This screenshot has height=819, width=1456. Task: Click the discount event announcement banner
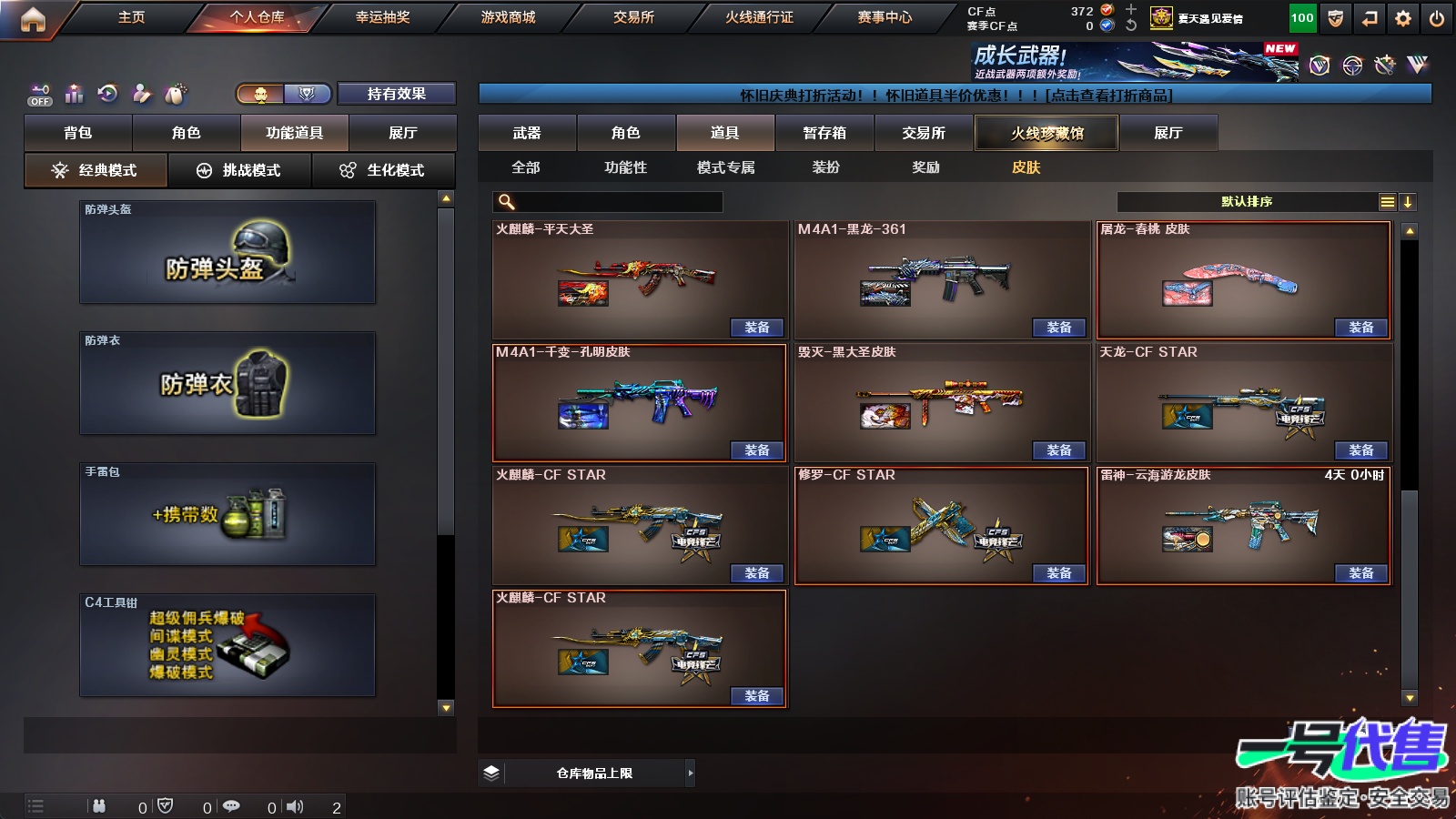[955, 95]
